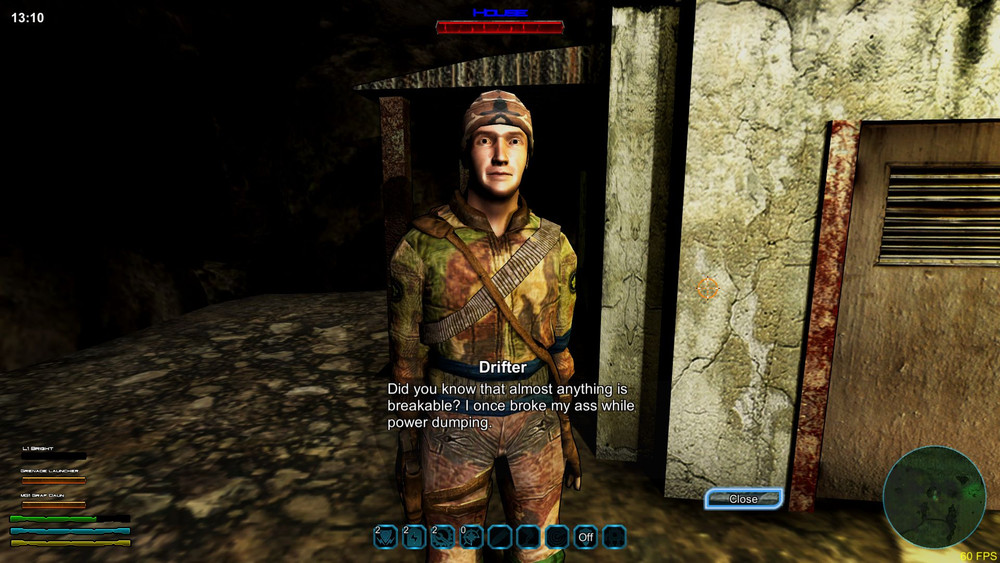
Task: Close the Drifter dialogue
Action: [x=743, y=498]
